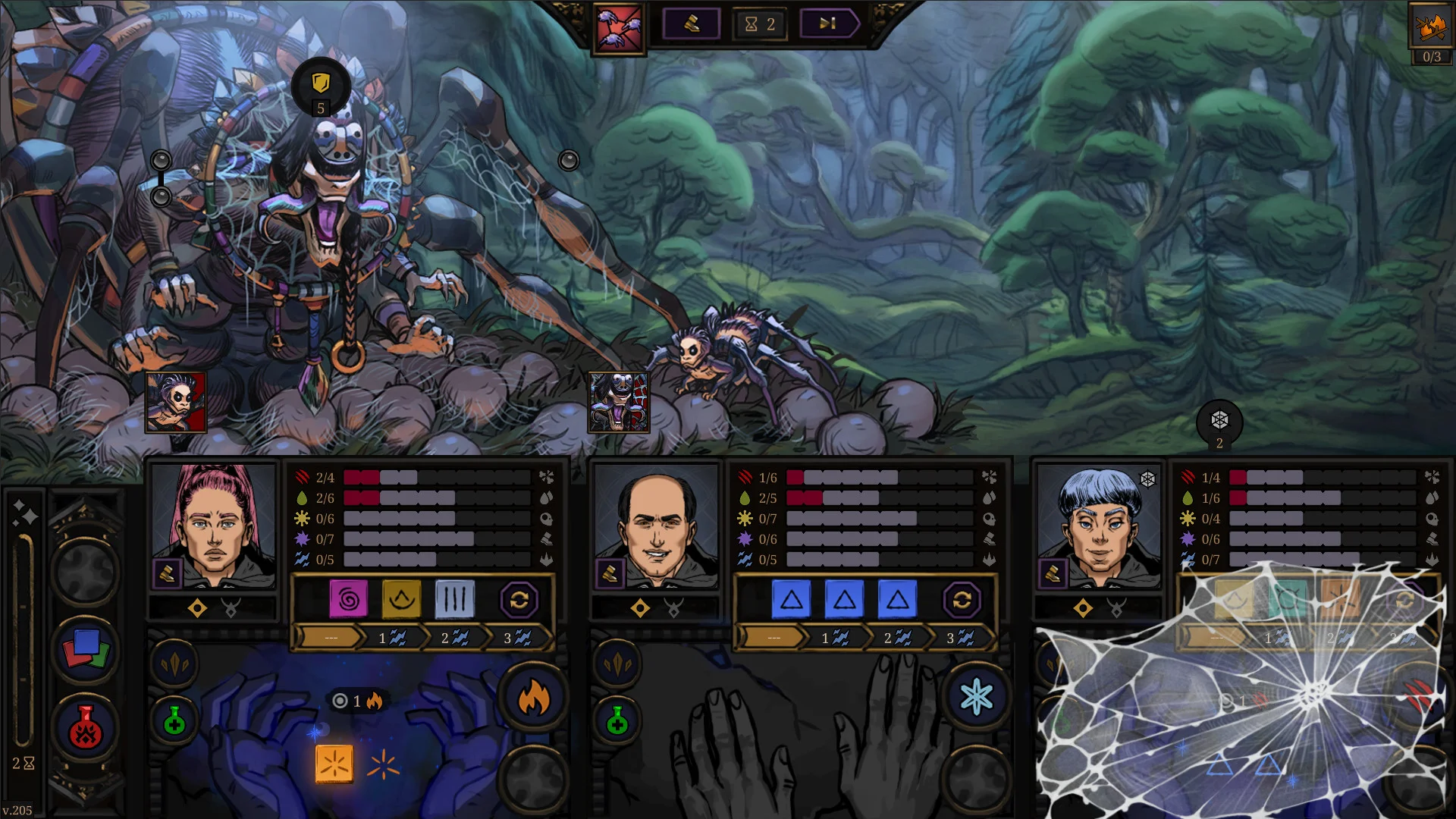1456x819 pixels.
Task: Reroll the bald hero's runes
Action: click(x=962, y=601)
